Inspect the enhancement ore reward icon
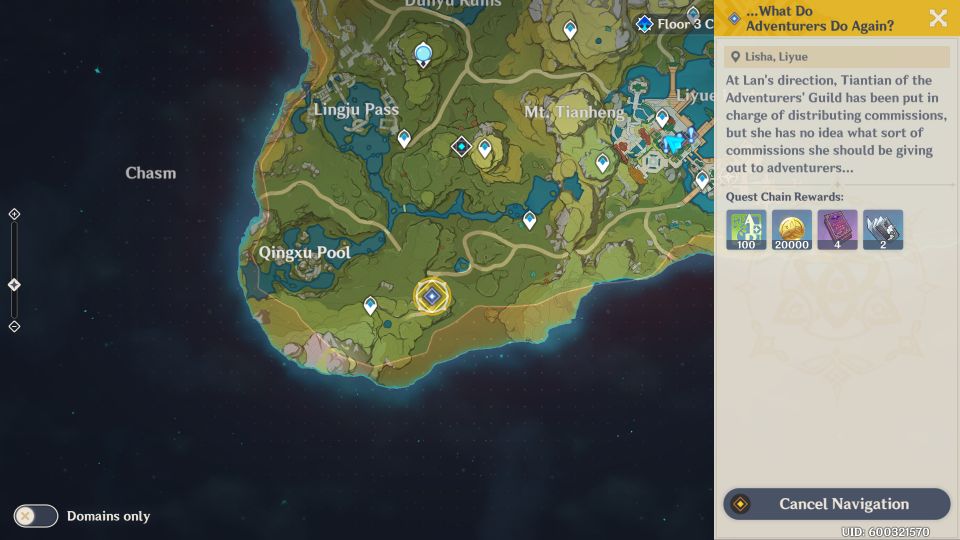 pos(883,230)
